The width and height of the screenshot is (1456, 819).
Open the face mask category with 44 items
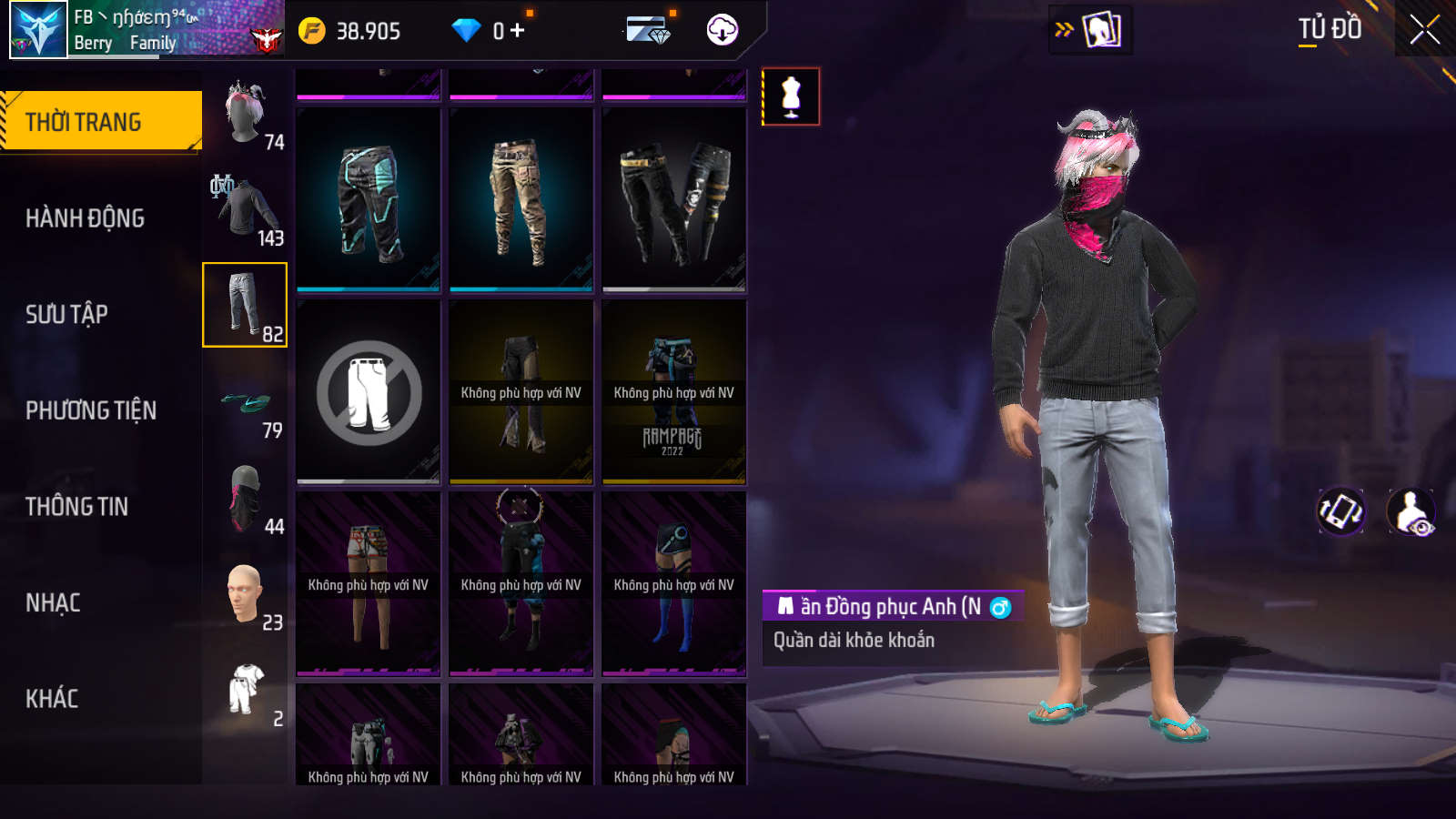click(x=246, y=498)
